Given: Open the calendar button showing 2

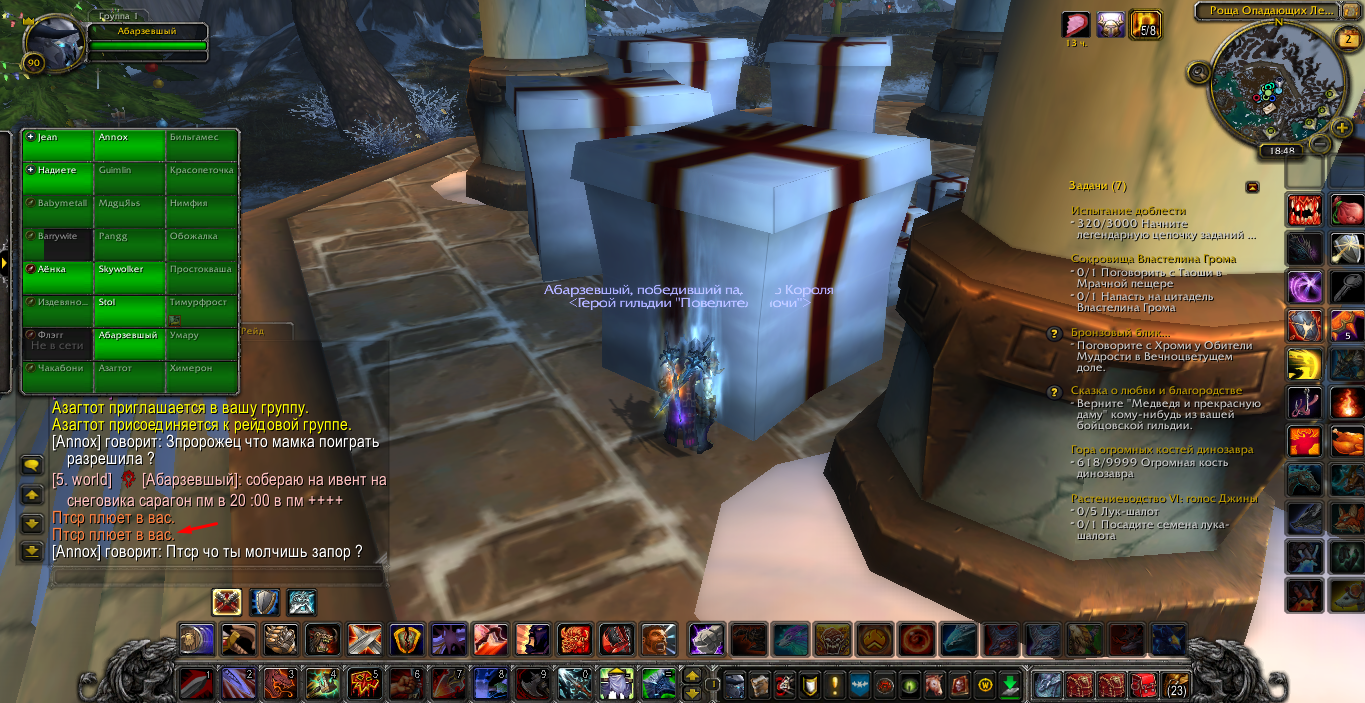Looking at the screenshot, I should pos(1349,40).
